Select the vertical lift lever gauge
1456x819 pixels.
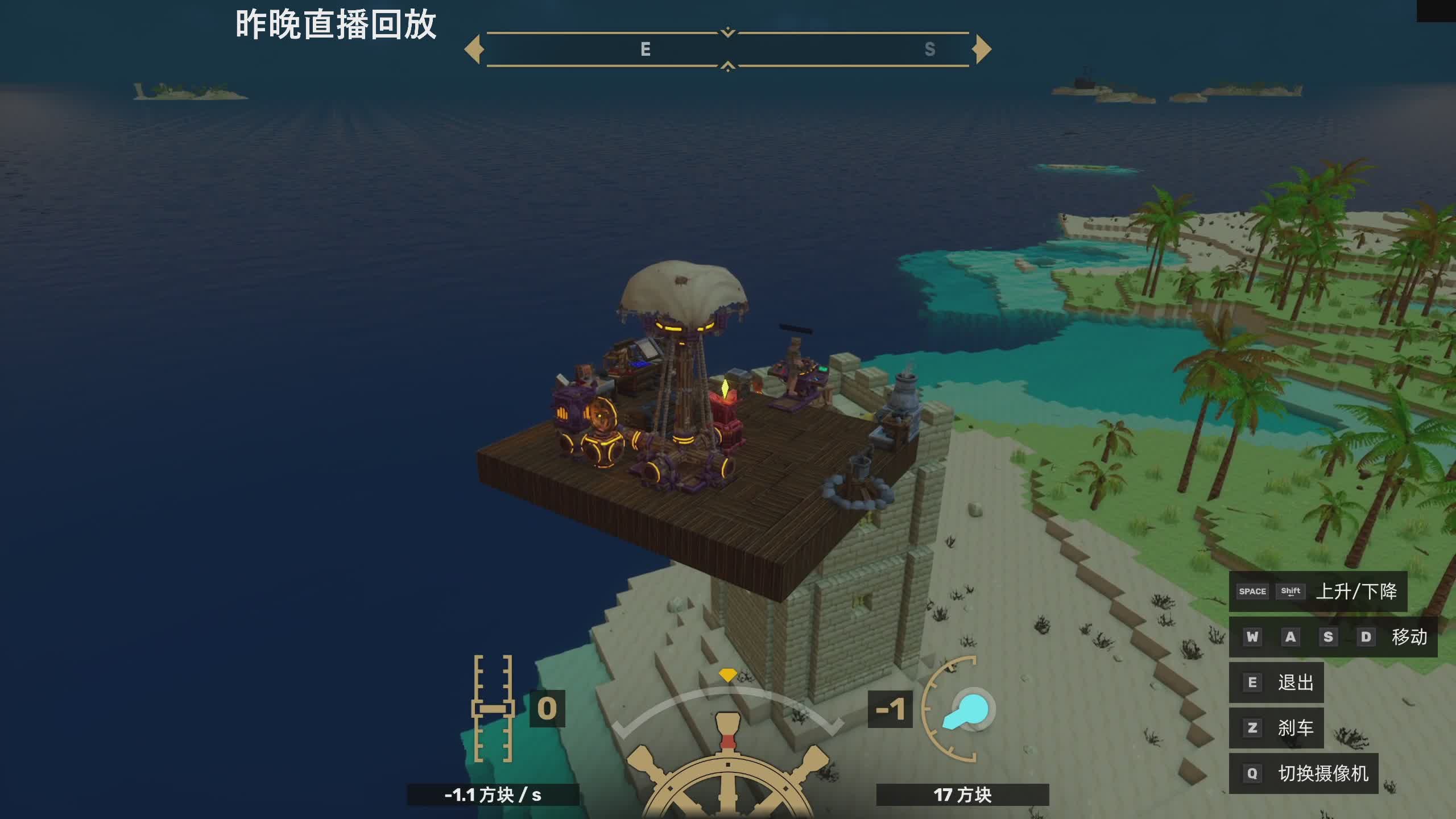(x=493, y=708)
